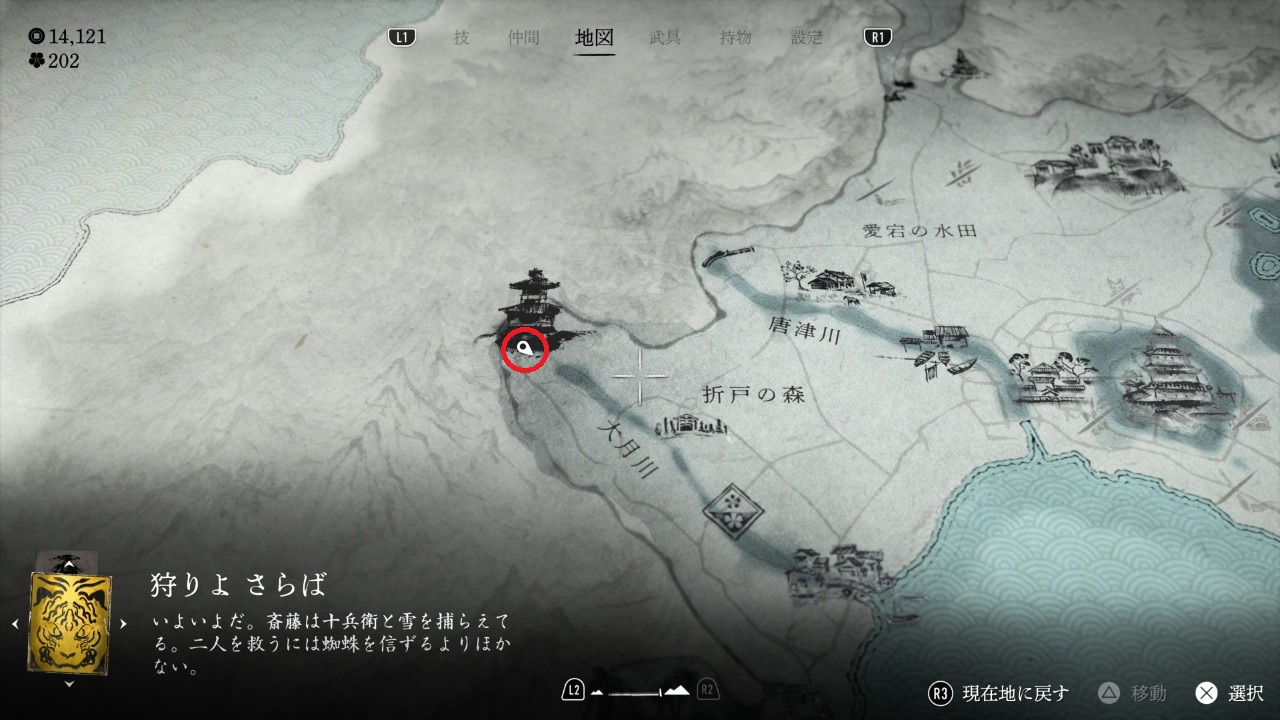Switch to the 設定 (settings) tab
Screen dimensions: 1280x720
click(x=806, y=38)
